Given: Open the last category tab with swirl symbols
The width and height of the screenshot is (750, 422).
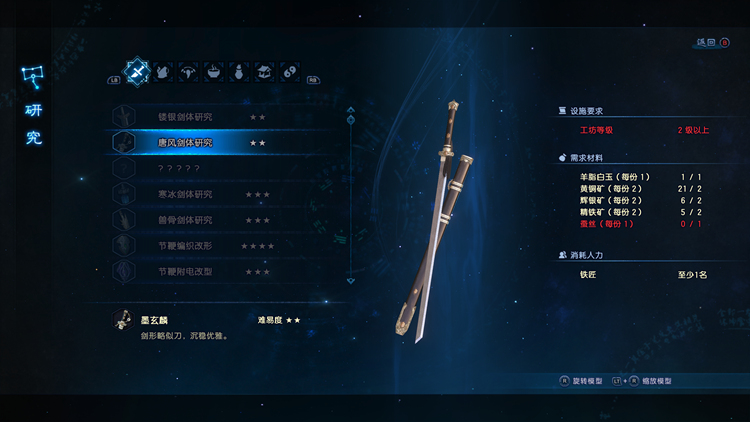Looking at the screenshot, I should (x=290, y=72).
